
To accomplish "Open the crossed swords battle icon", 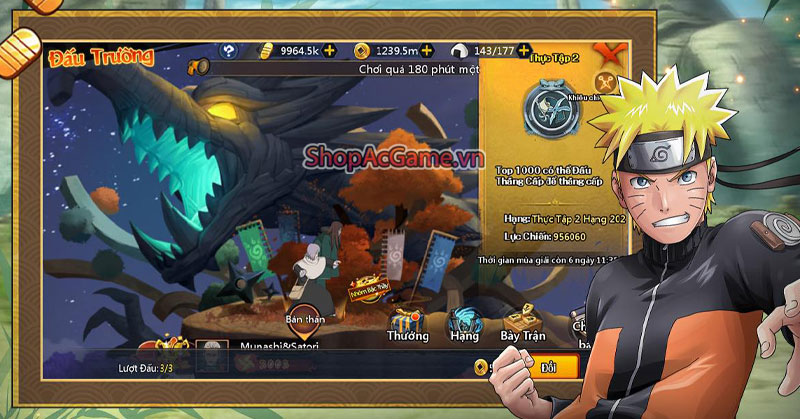I will click(604, 83).
